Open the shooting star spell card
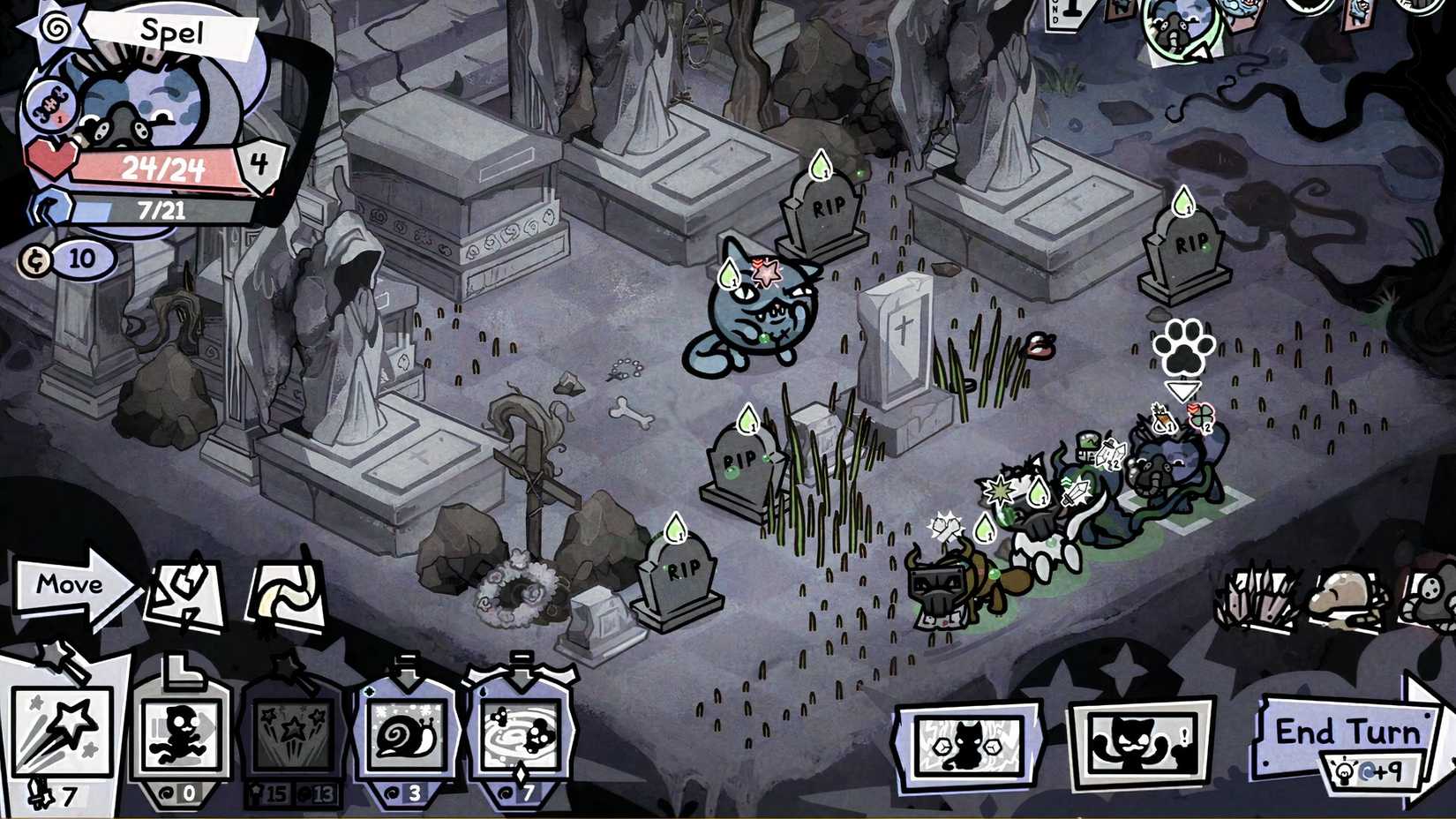 tap(62, 733)
